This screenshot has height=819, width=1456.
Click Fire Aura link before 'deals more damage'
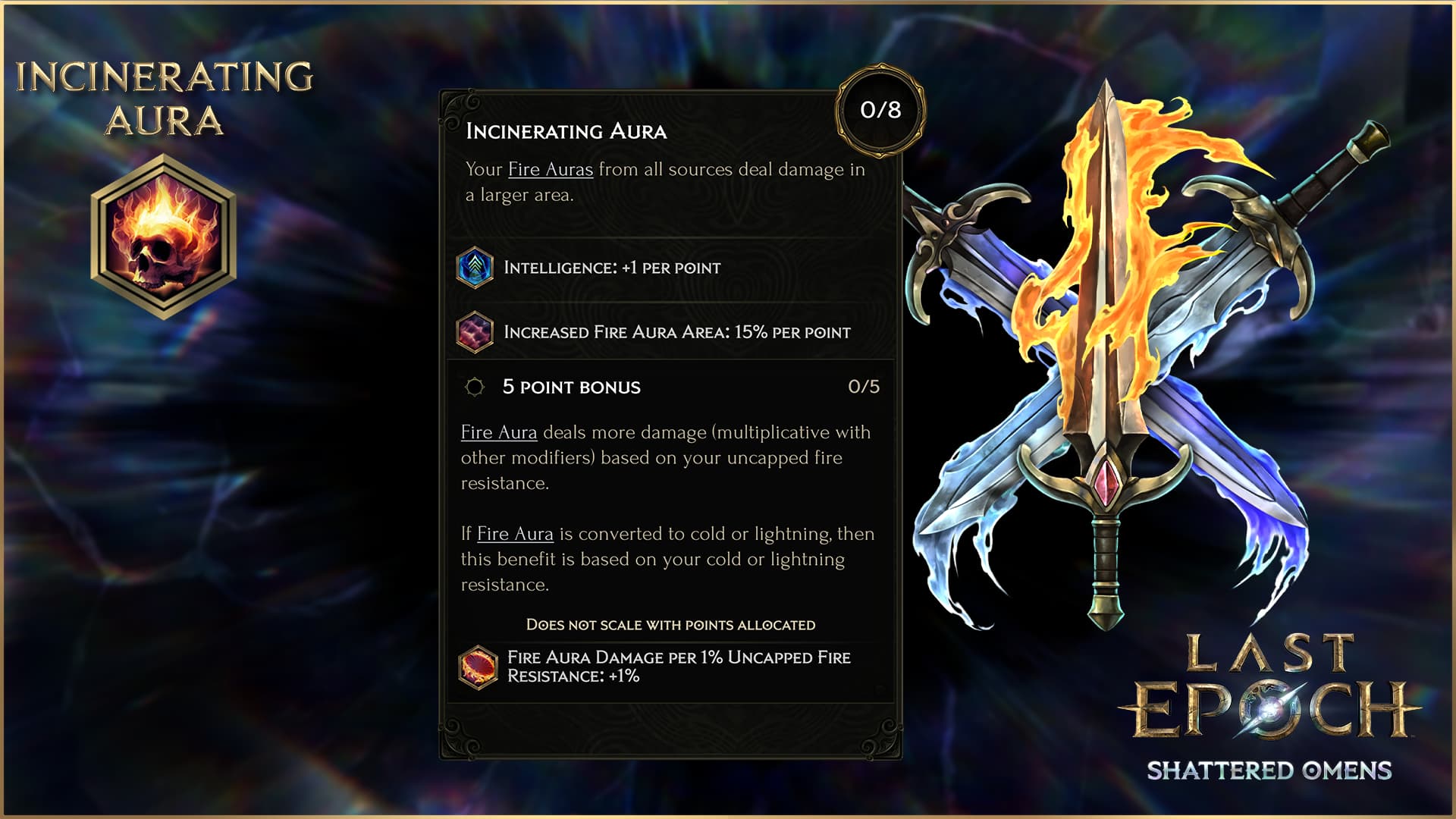click(x=498, y=432)
